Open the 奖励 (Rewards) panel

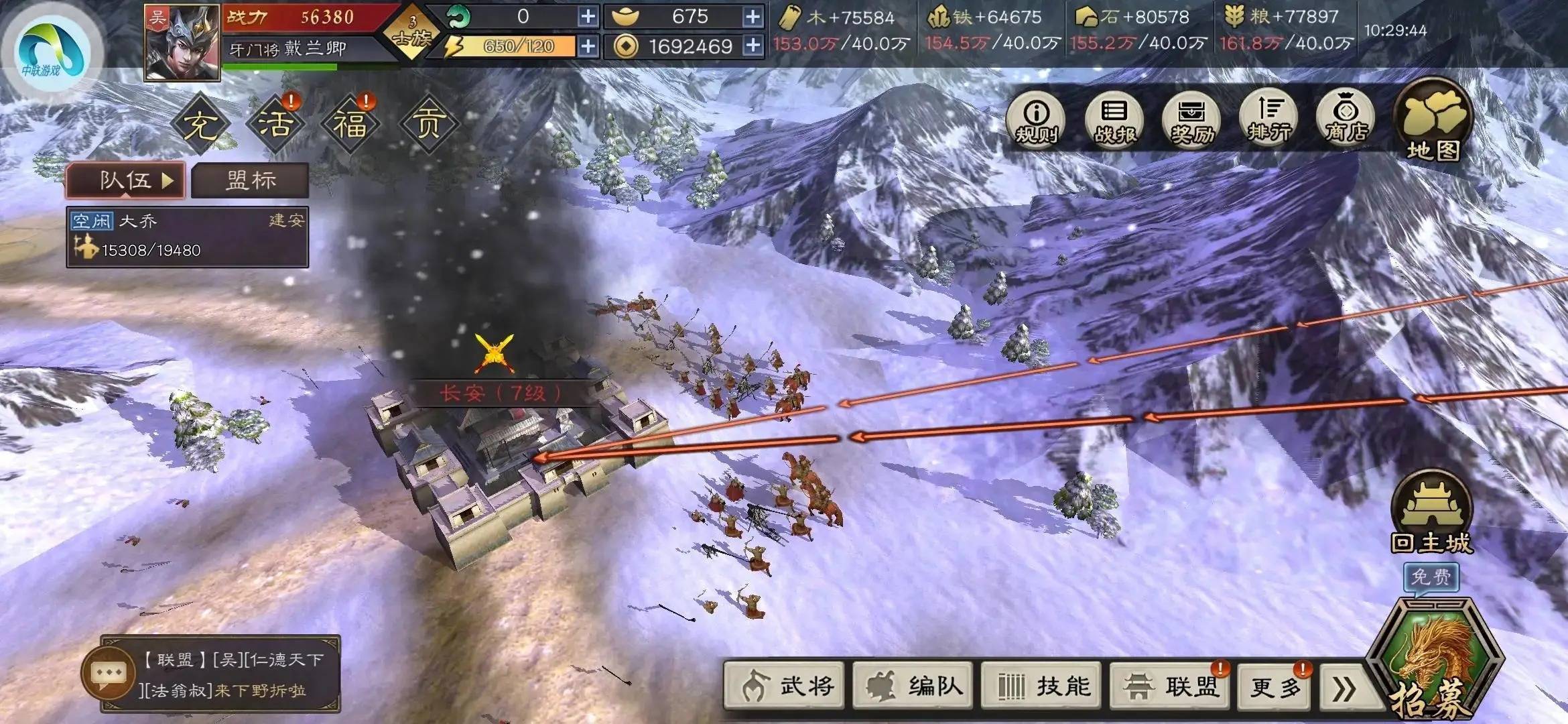(x=1191, y=121)
